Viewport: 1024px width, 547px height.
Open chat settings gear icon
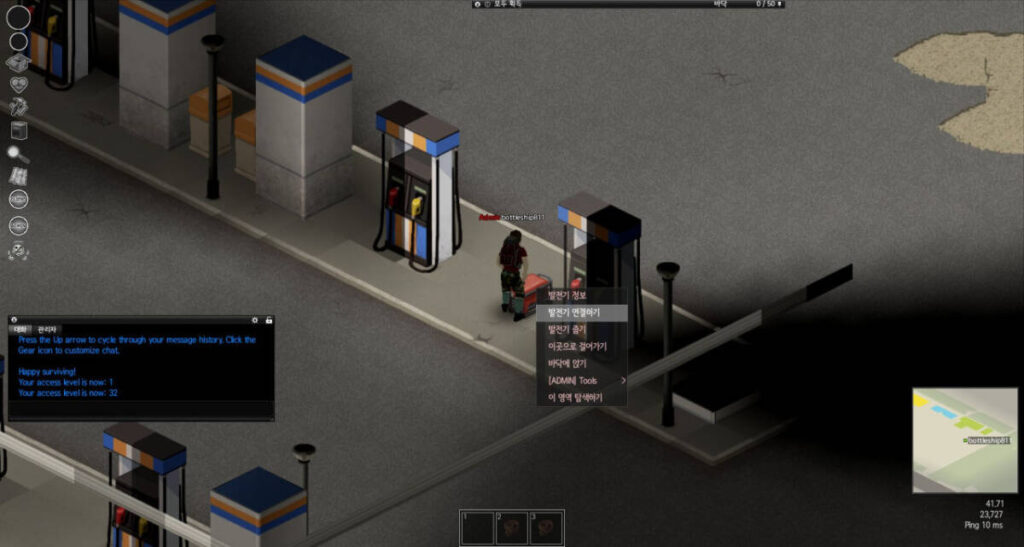click(x=255, y=320)
